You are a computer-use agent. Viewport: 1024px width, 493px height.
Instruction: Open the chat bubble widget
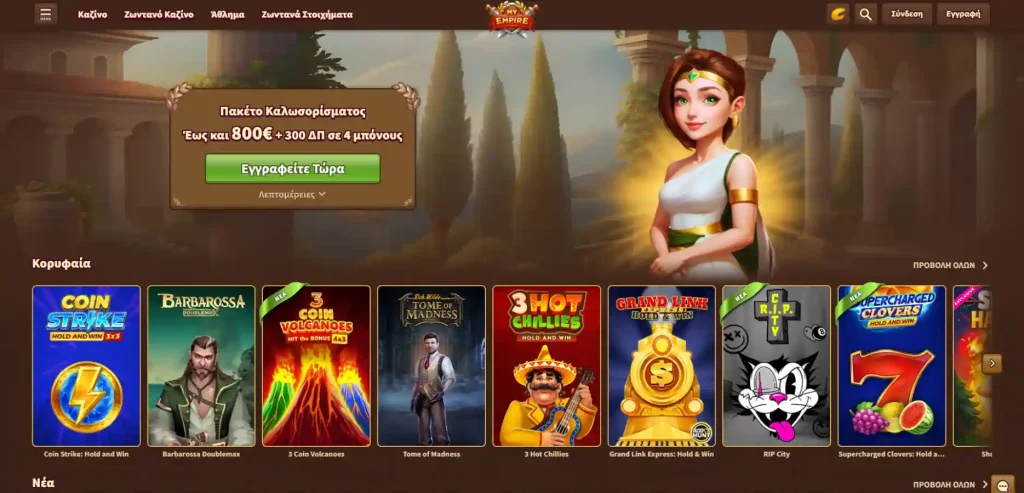[x=1002, y=485]
